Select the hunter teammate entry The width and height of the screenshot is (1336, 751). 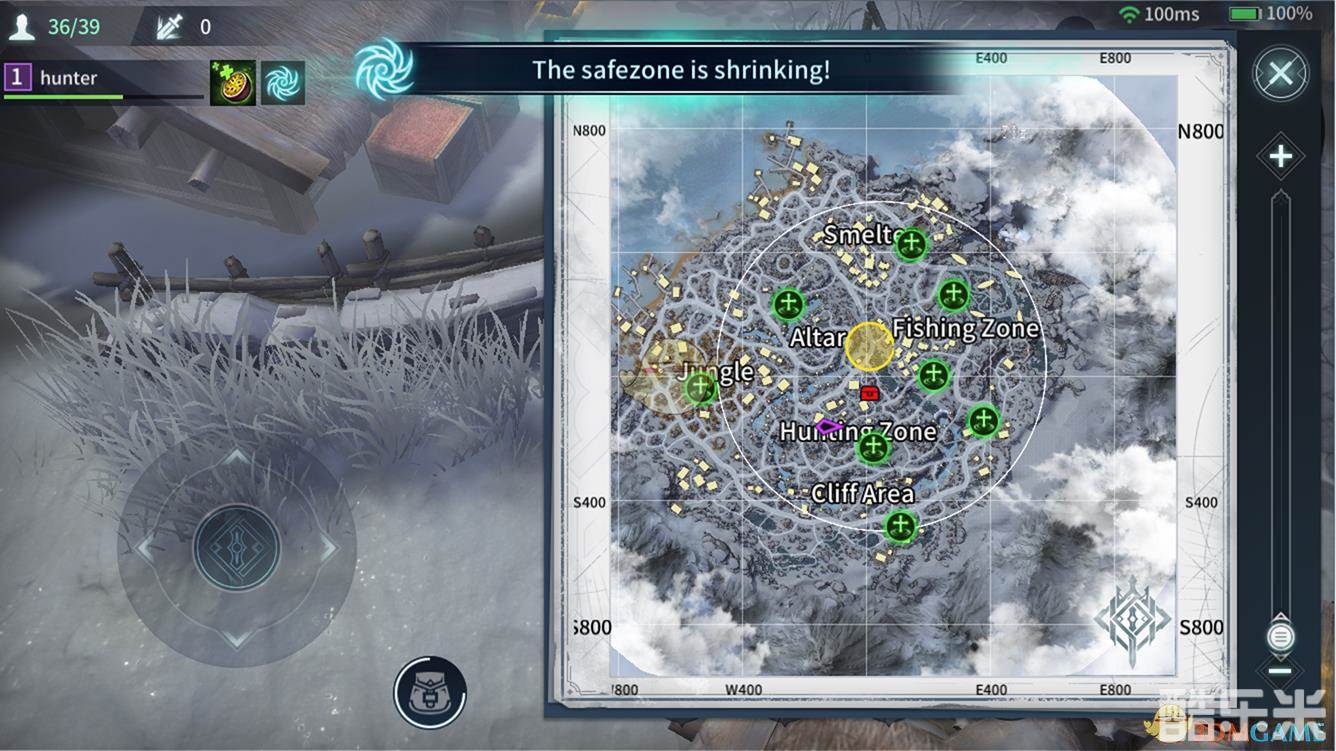[68, 78]
